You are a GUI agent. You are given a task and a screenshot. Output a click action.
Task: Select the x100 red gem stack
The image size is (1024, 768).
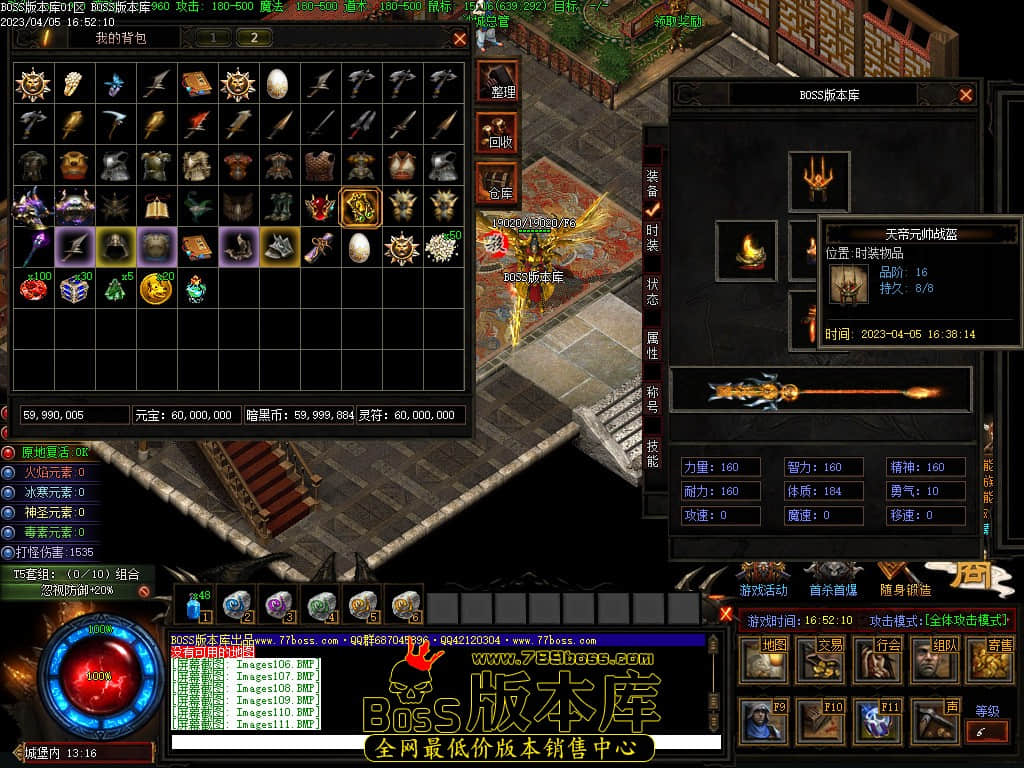click(33, 287)
